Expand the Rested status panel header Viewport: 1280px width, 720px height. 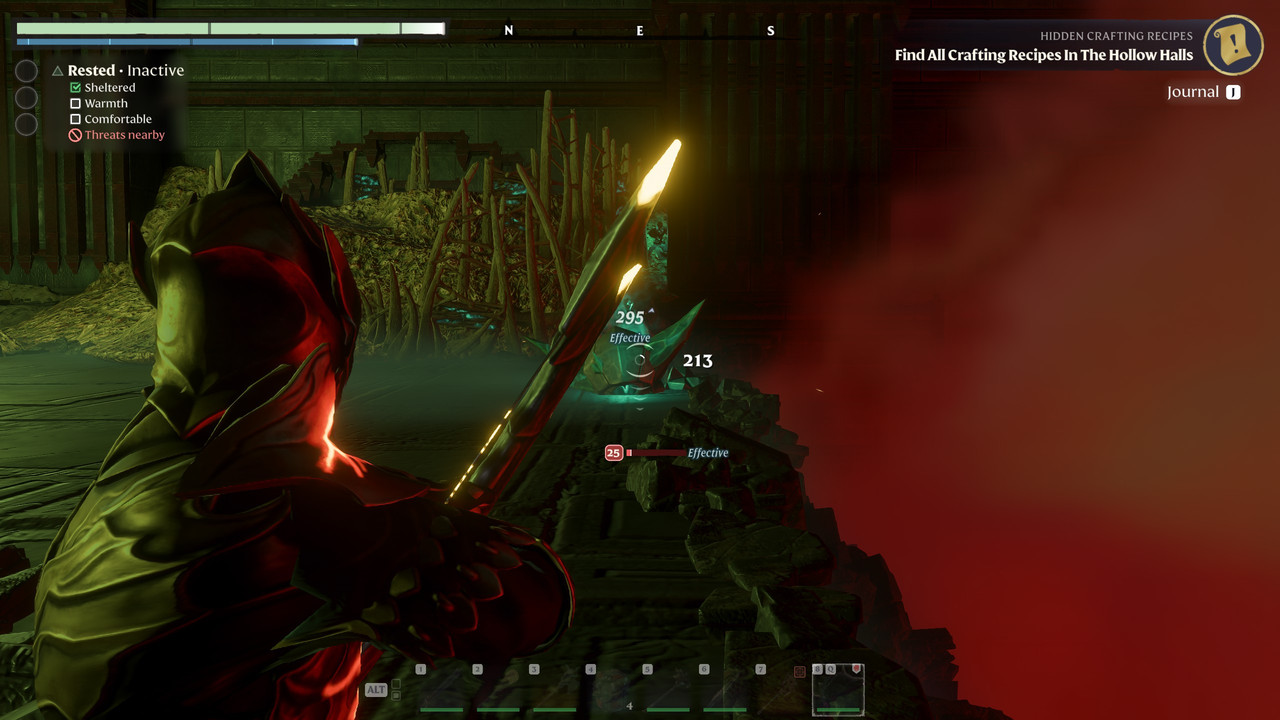coord(118,71)
